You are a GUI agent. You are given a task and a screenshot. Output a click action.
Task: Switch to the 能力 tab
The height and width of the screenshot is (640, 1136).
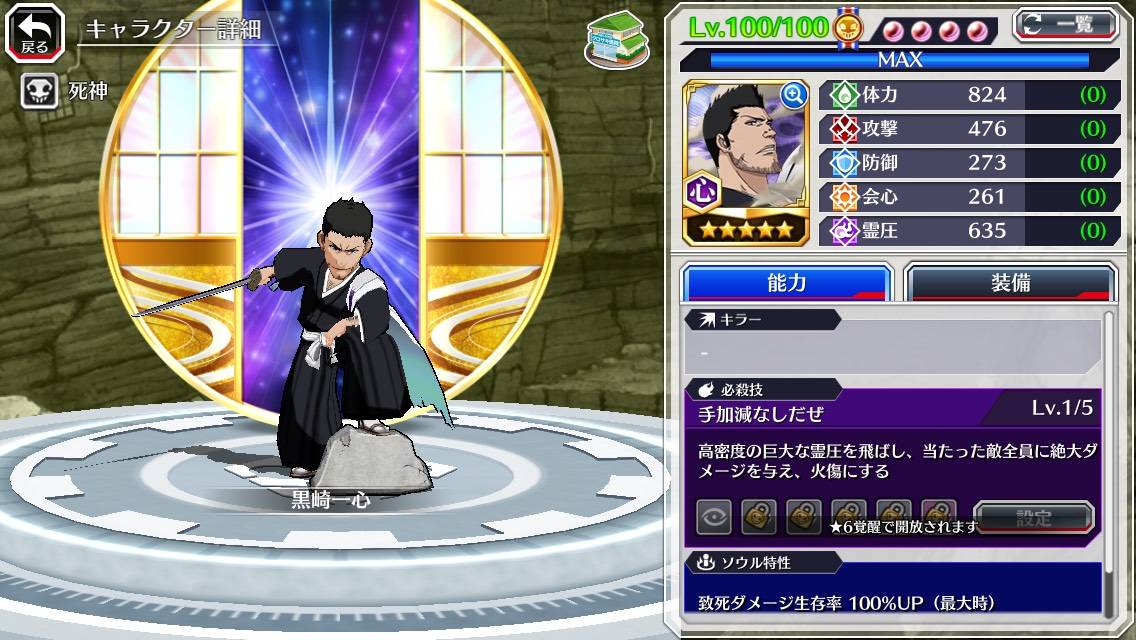pyautogui.click(x=786, y=283)
